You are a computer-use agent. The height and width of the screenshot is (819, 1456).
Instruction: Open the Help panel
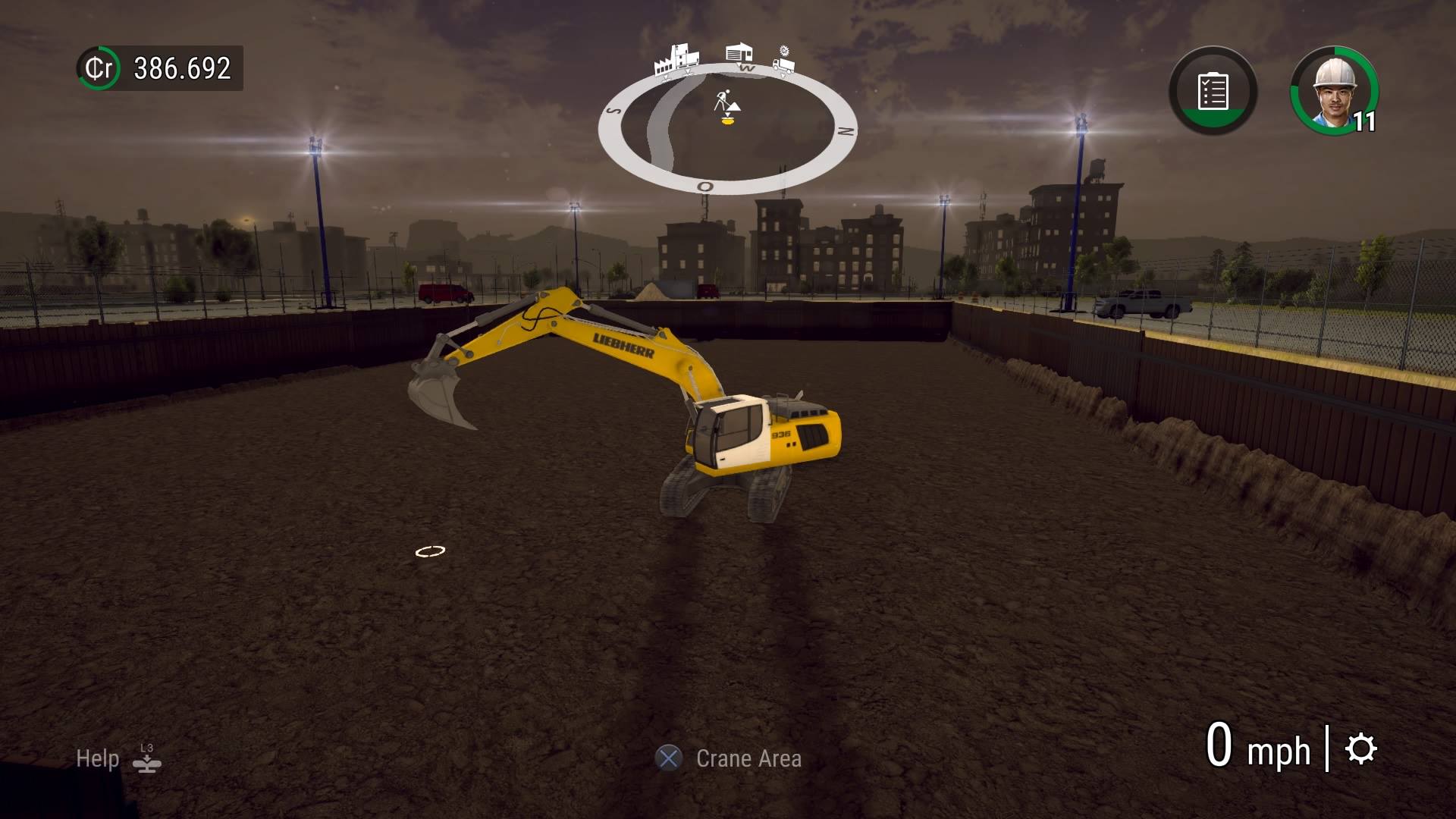[97, 758]
